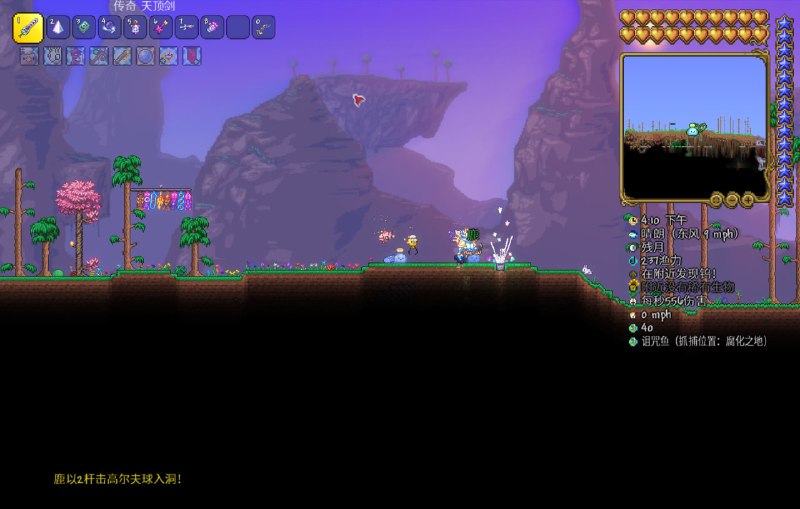
Task: Select the white crystal prism hotbar slot
Action: click(x=58, y=28)
